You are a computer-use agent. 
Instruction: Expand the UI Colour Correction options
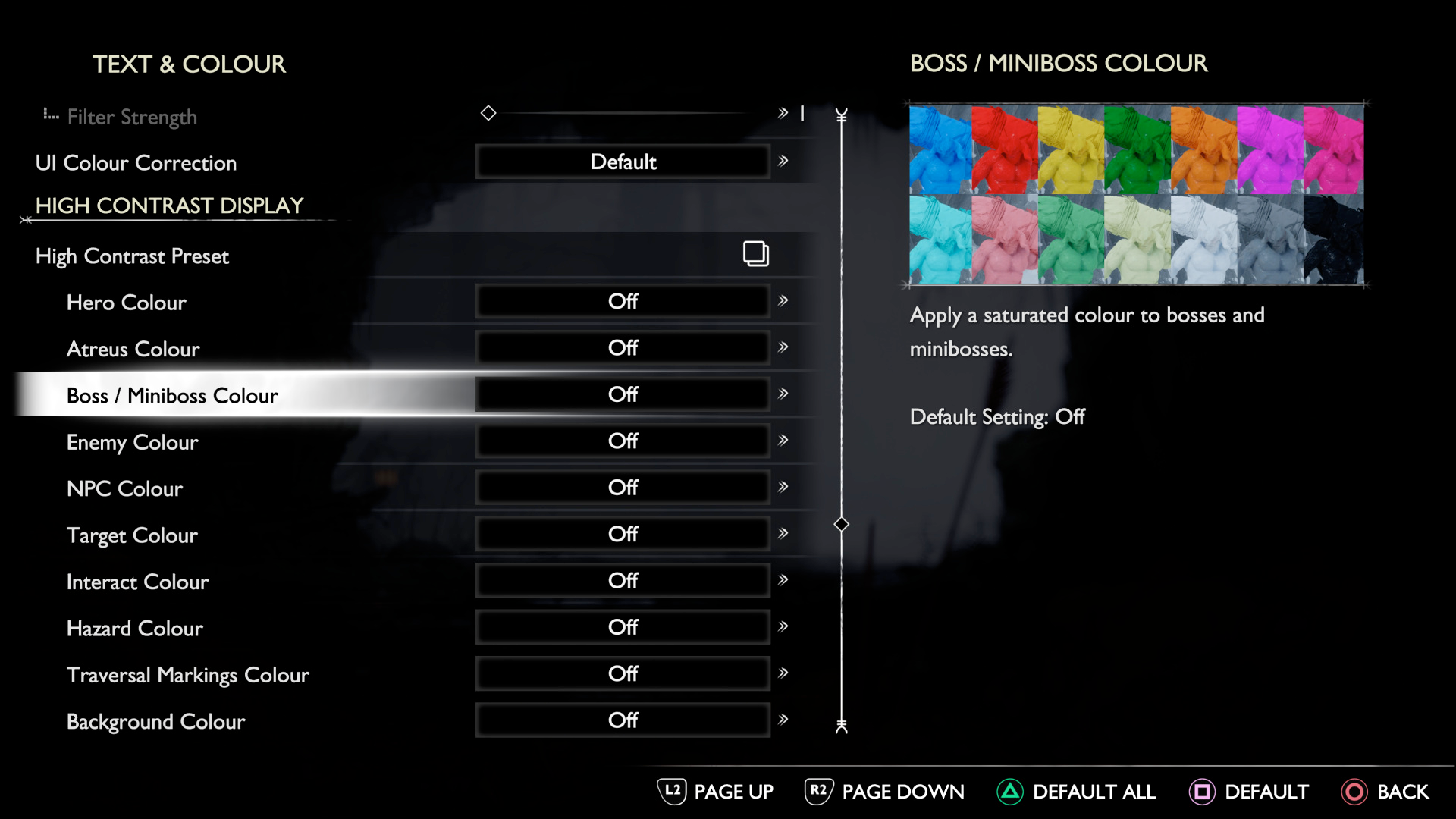783,161
